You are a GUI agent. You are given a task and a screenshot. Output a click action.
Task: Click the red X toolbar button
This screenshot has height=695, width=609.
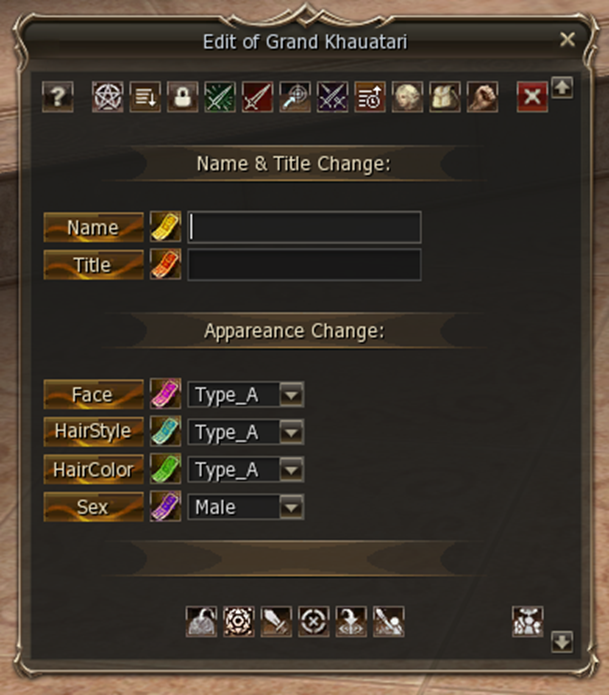(x=532, y=97)
